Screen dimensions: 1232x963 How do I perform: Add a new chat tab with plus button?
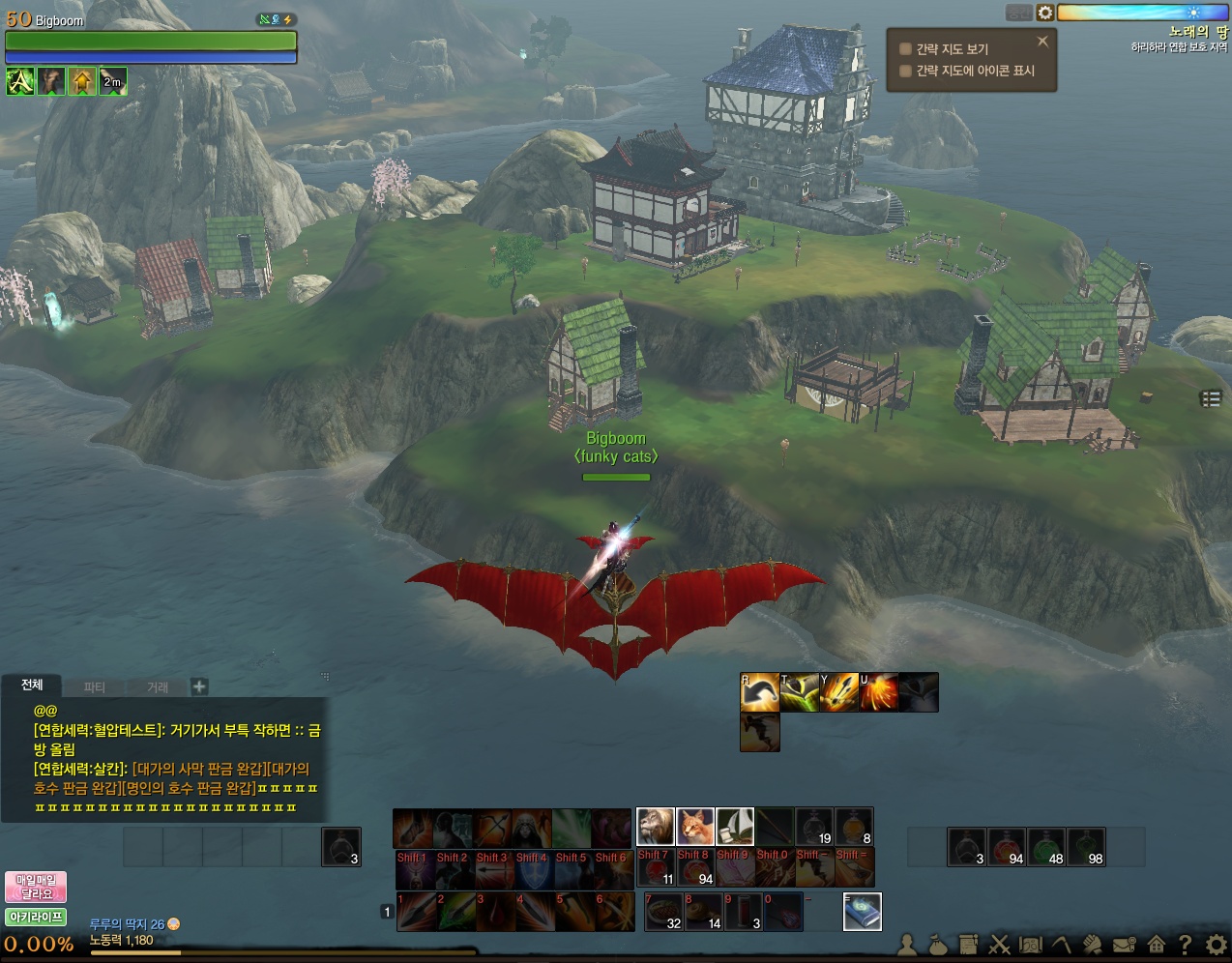(x=199, y=686)
